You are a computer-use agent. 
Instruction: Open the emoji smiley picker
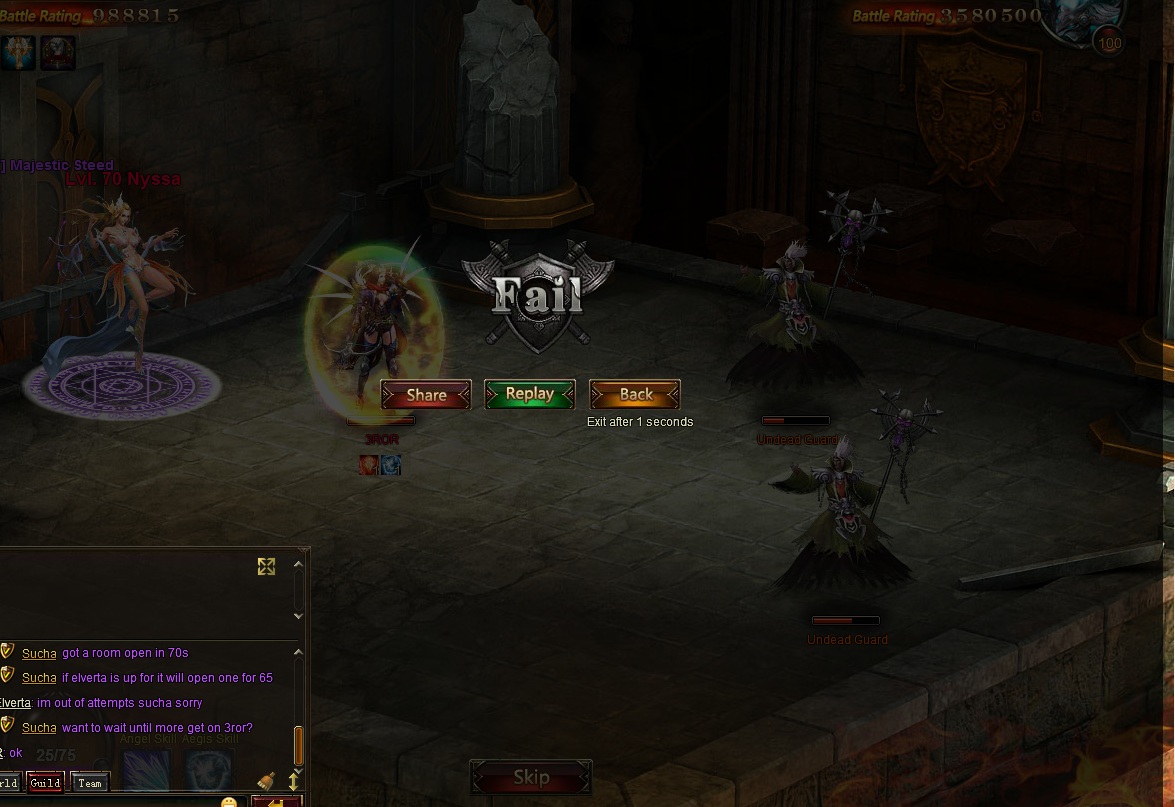click(x=230, y=802)
